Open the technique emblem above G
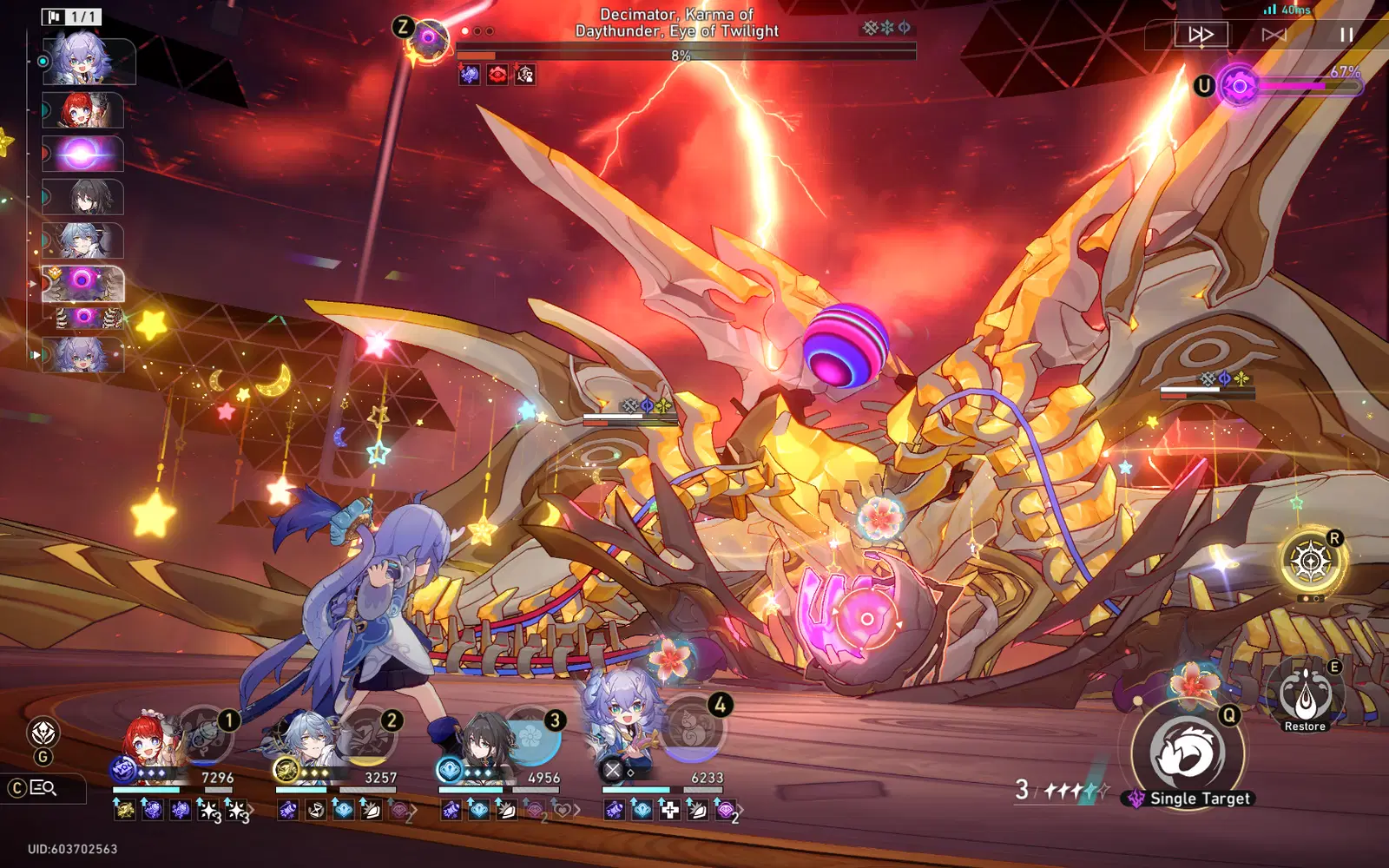Screen dimensions: 1389x868 coord(43,733)
